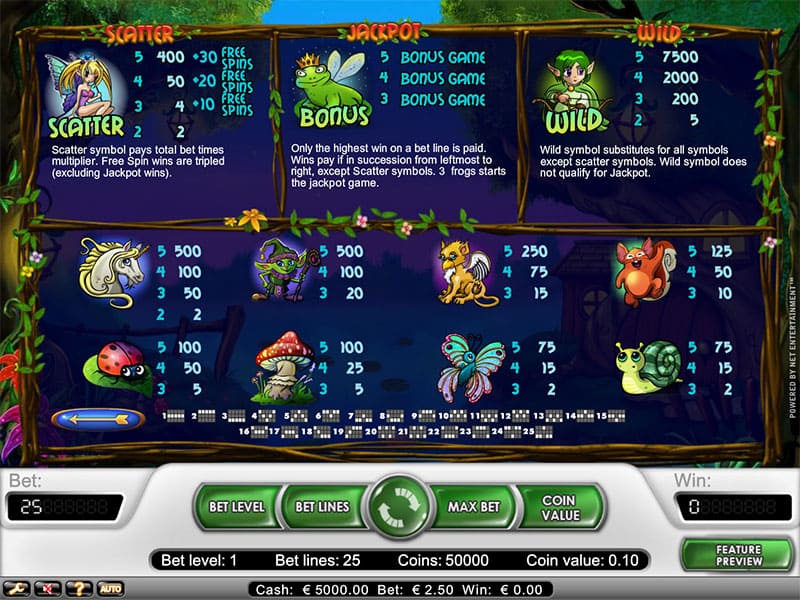Screen dimensions: 800x600
Task: Select Max Bet
Action: pyautogui.click(x=473, y=507)
